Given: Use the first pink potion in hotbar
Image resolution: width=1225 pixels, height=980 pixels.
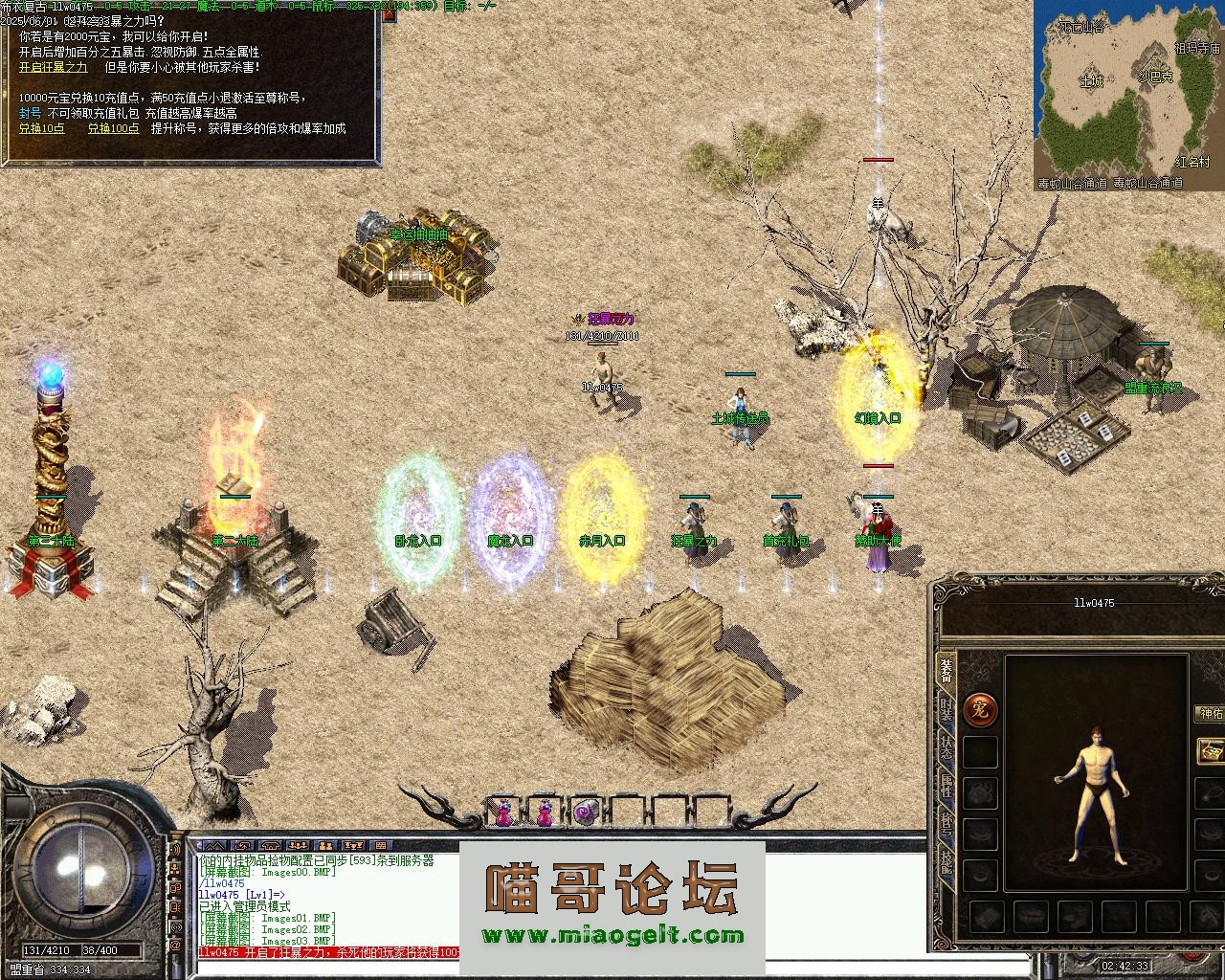Looking at the screenshot, I should click(x=503, y=813).
